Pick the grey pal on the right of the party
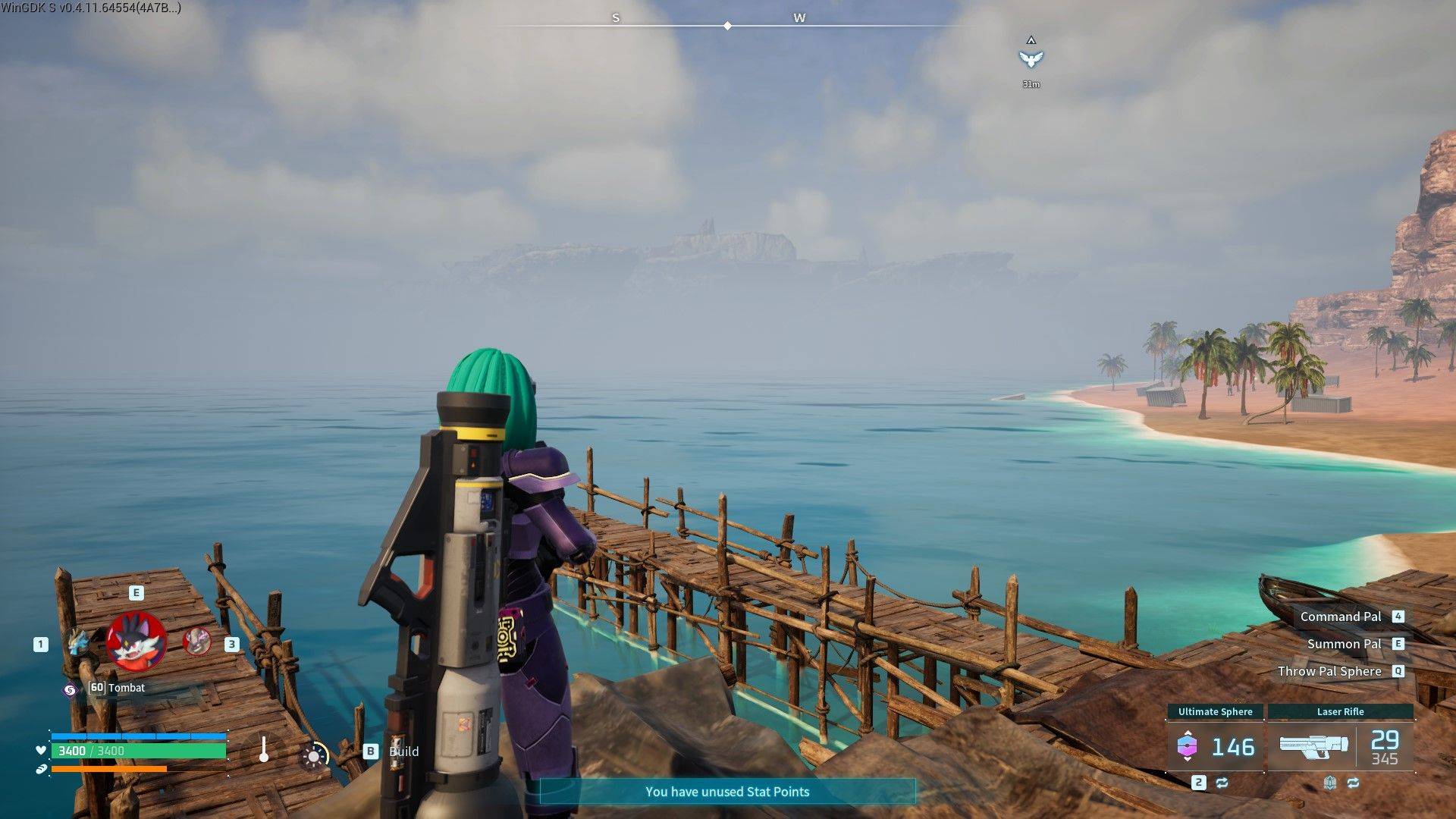The width and height of the screenshot is (1456, 819). [197, 642]
